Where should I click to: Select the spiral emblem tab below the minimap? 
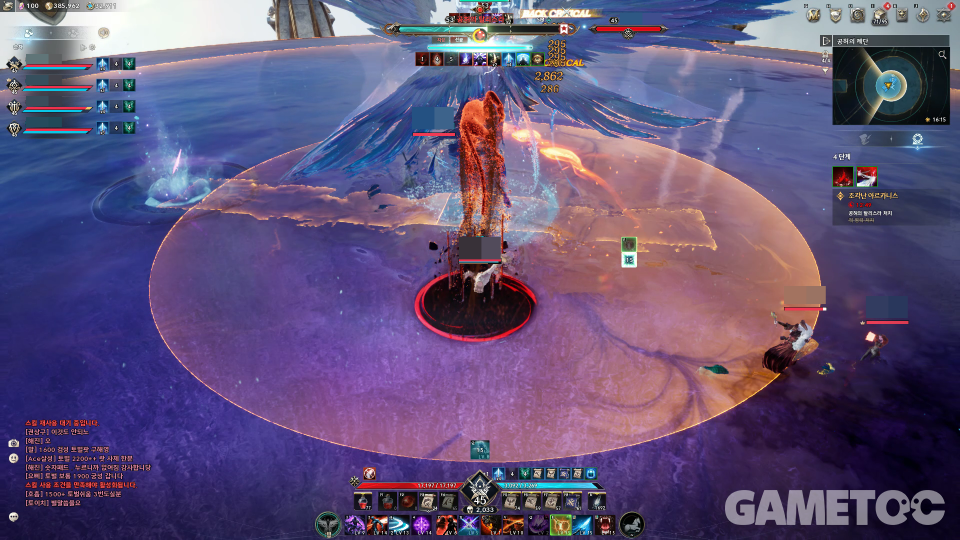[917, 140]
